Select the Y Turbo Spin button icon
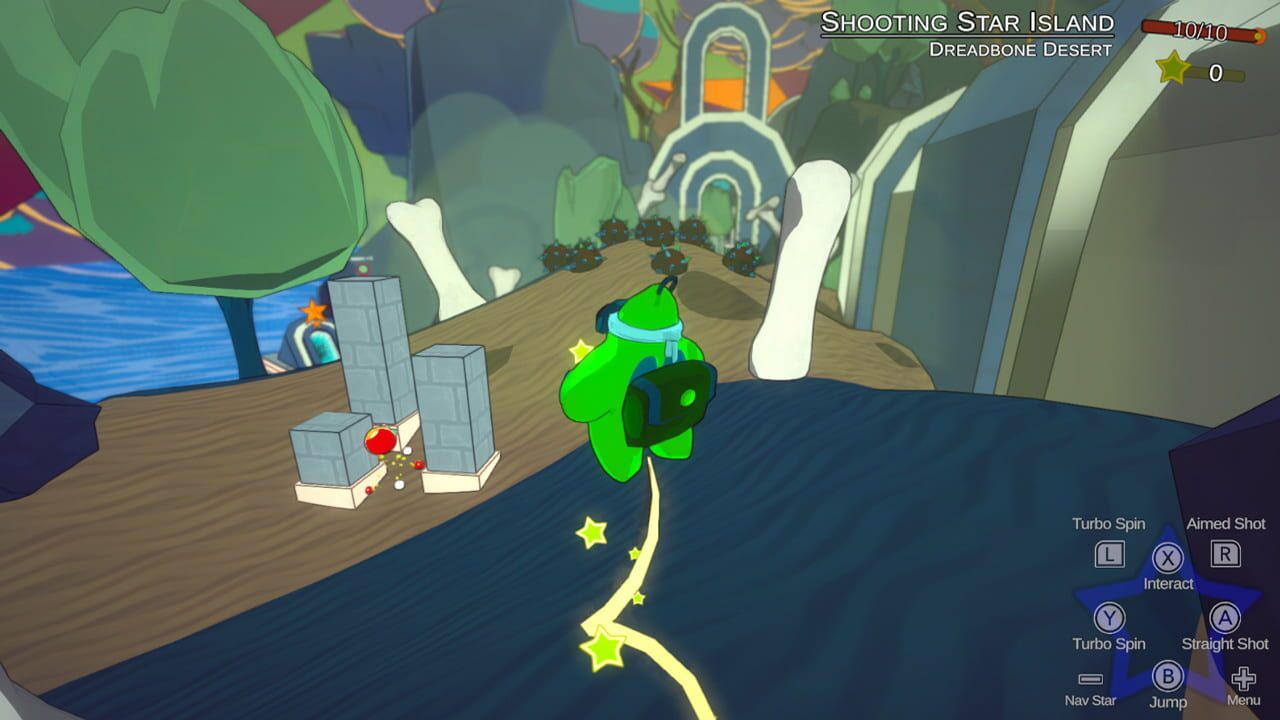Image resolution: width=1280 pixels, height=720 pixels. 1110,618
